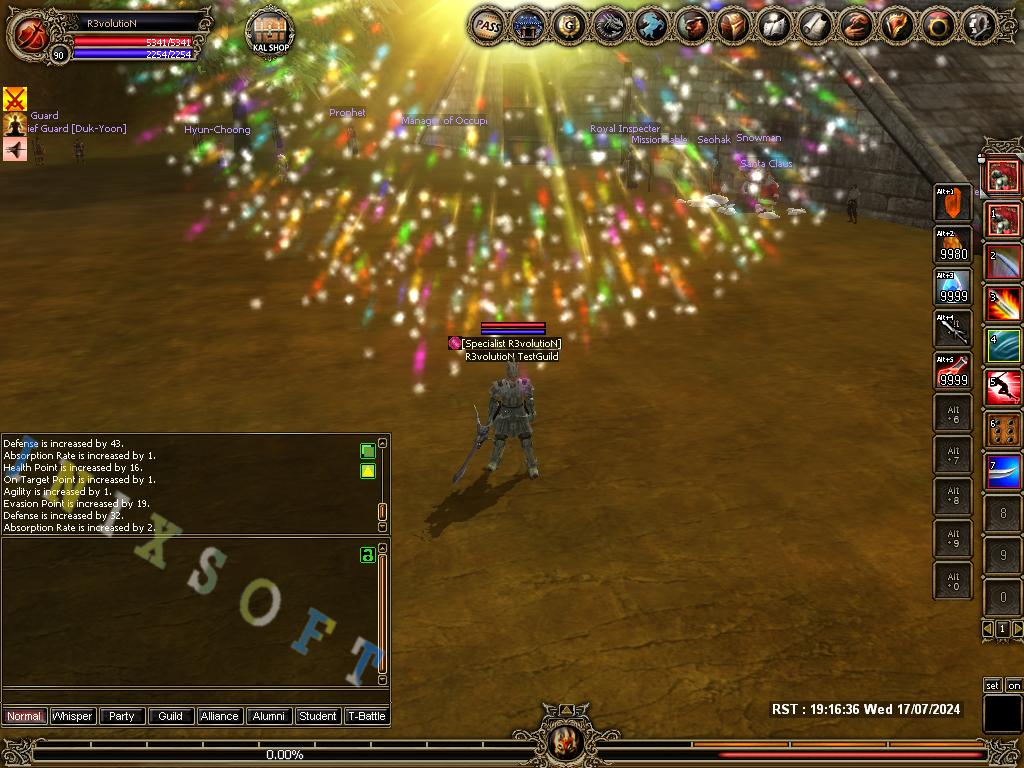Open the KAL SHOP store
Image resolution: width=1024 pixels, height=768 pixels.
click(x=269, y=33)
